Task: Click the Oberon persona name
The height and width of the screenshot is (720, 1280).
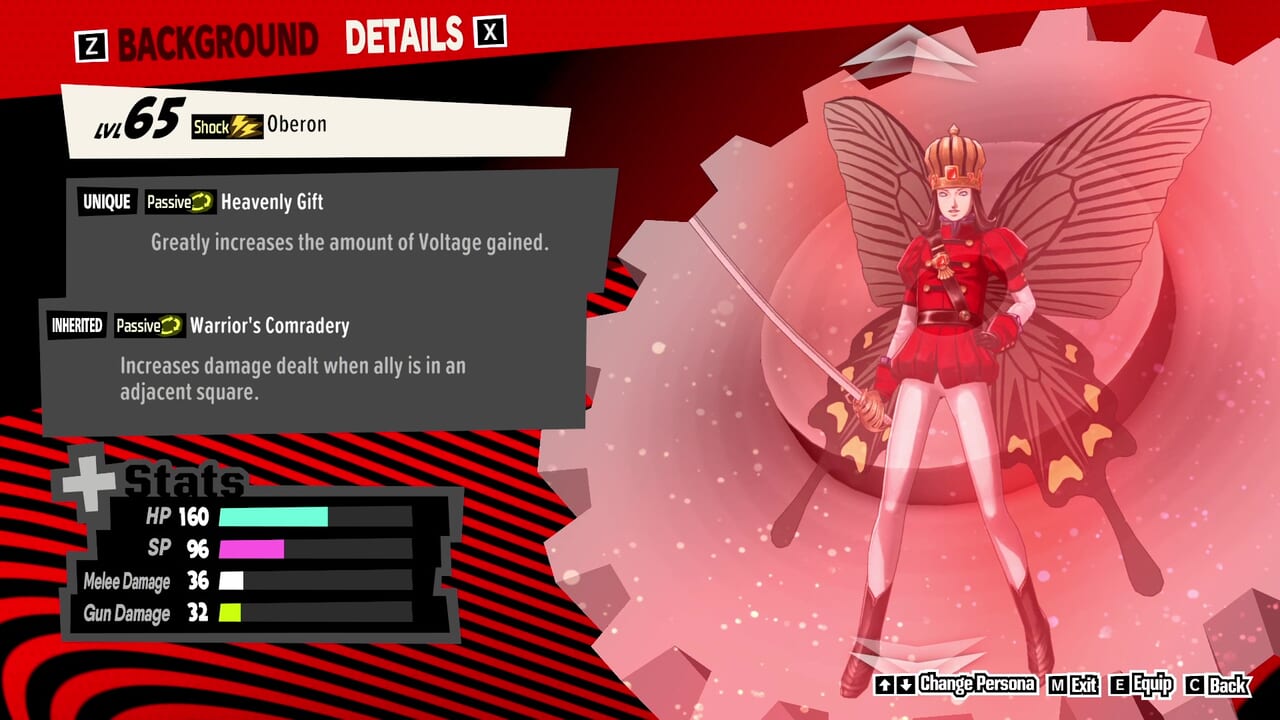Action: tap(296, 124)
